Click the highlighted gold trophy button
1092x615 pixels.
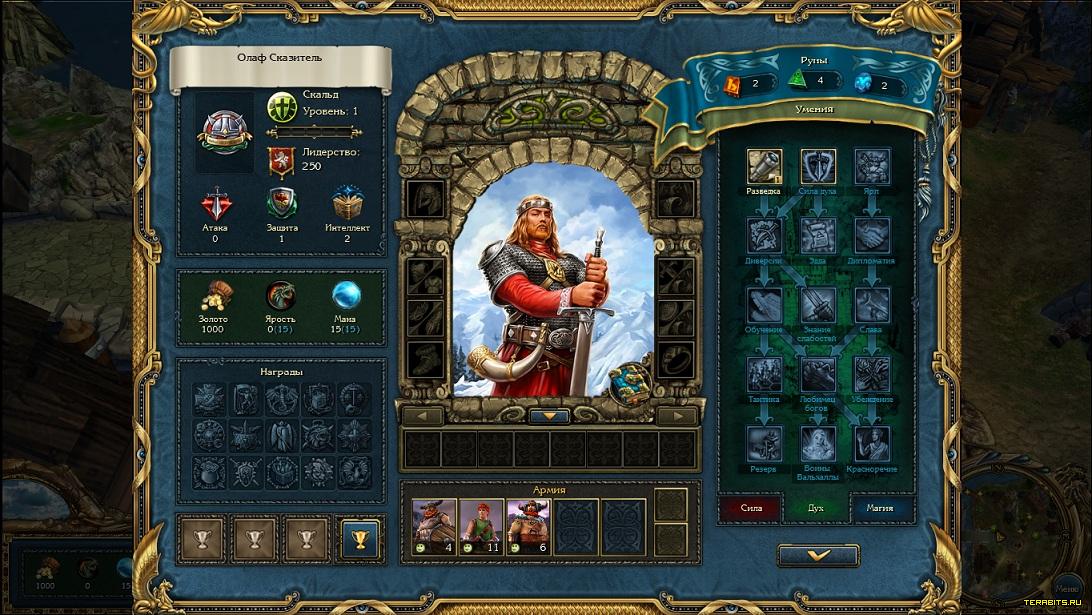coord(360,539)
